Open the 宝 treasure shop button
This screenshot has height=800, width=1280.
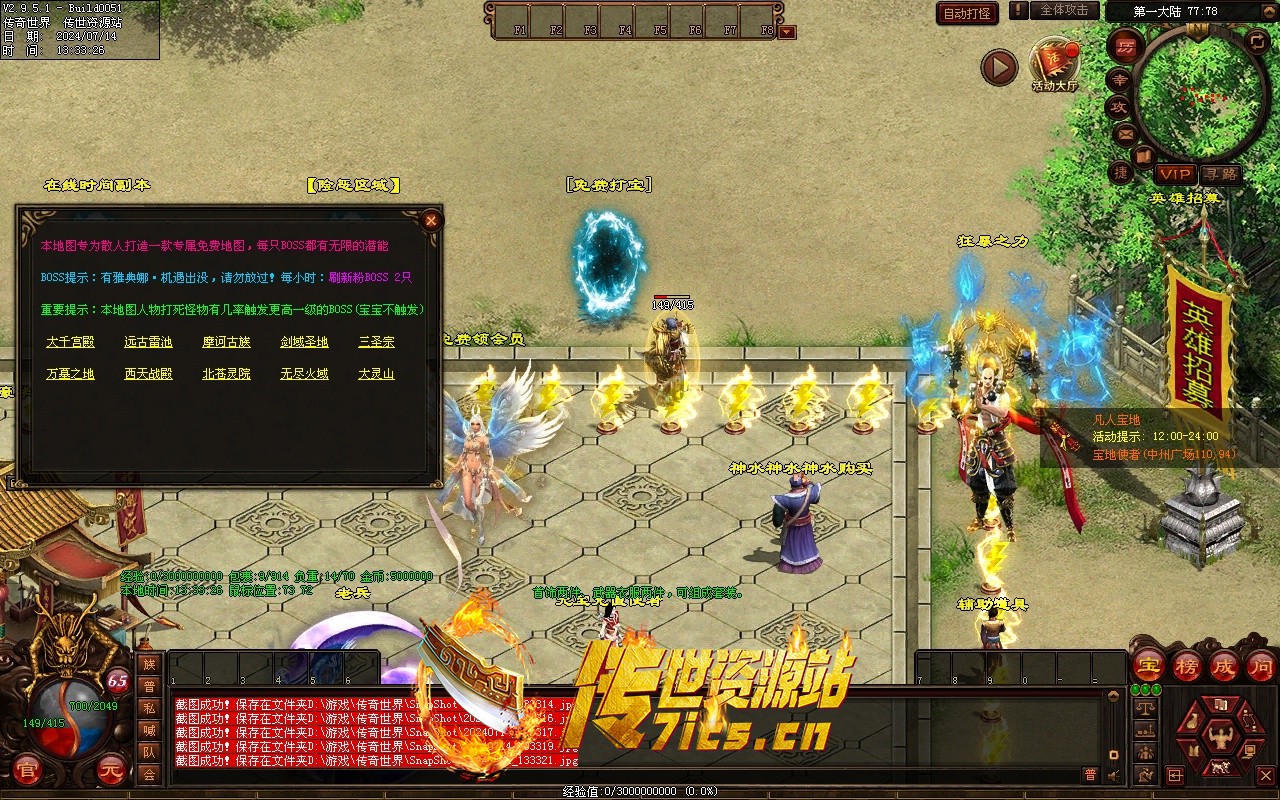pyautogui.click(x=1148, y=666)
